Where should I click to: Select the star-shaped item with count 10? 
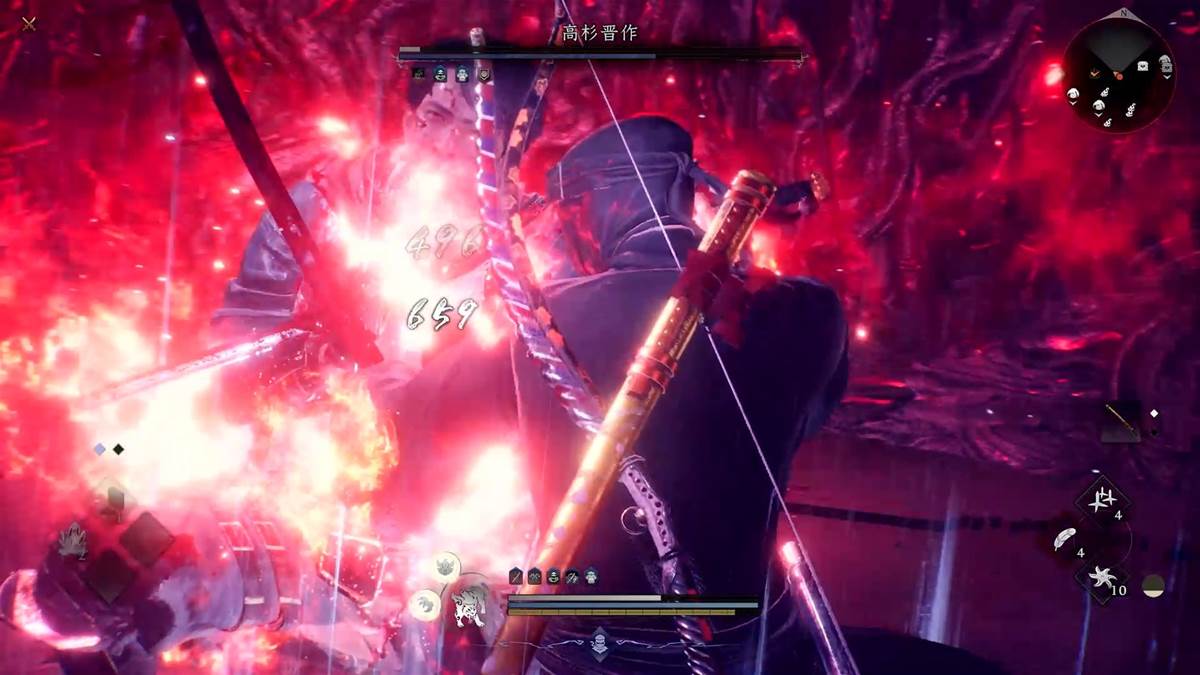click(x=1100, y=579)
